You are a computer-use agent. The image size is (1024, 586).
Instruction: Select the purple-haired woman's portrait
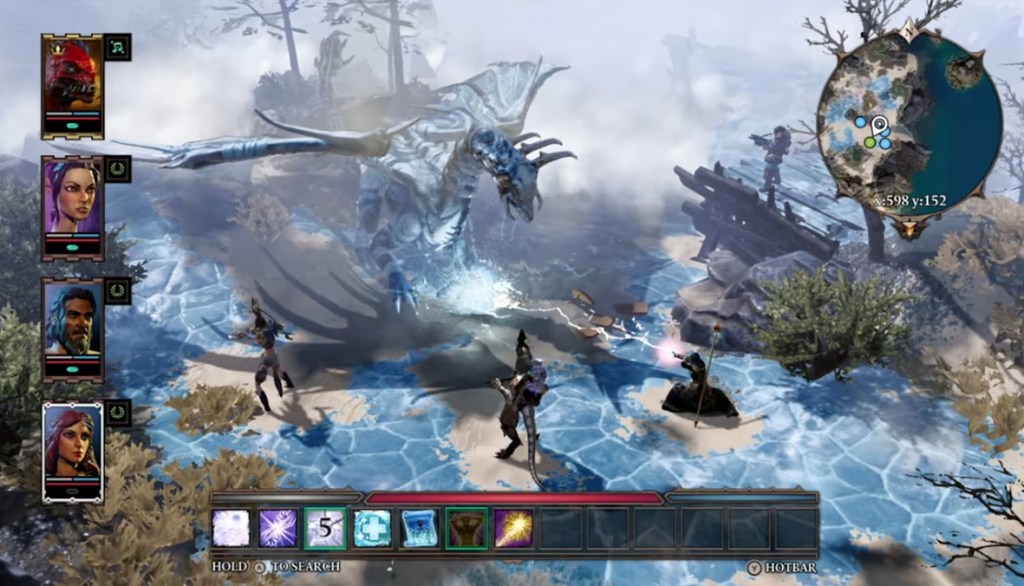pyautogui.click(x=72, y=199)
